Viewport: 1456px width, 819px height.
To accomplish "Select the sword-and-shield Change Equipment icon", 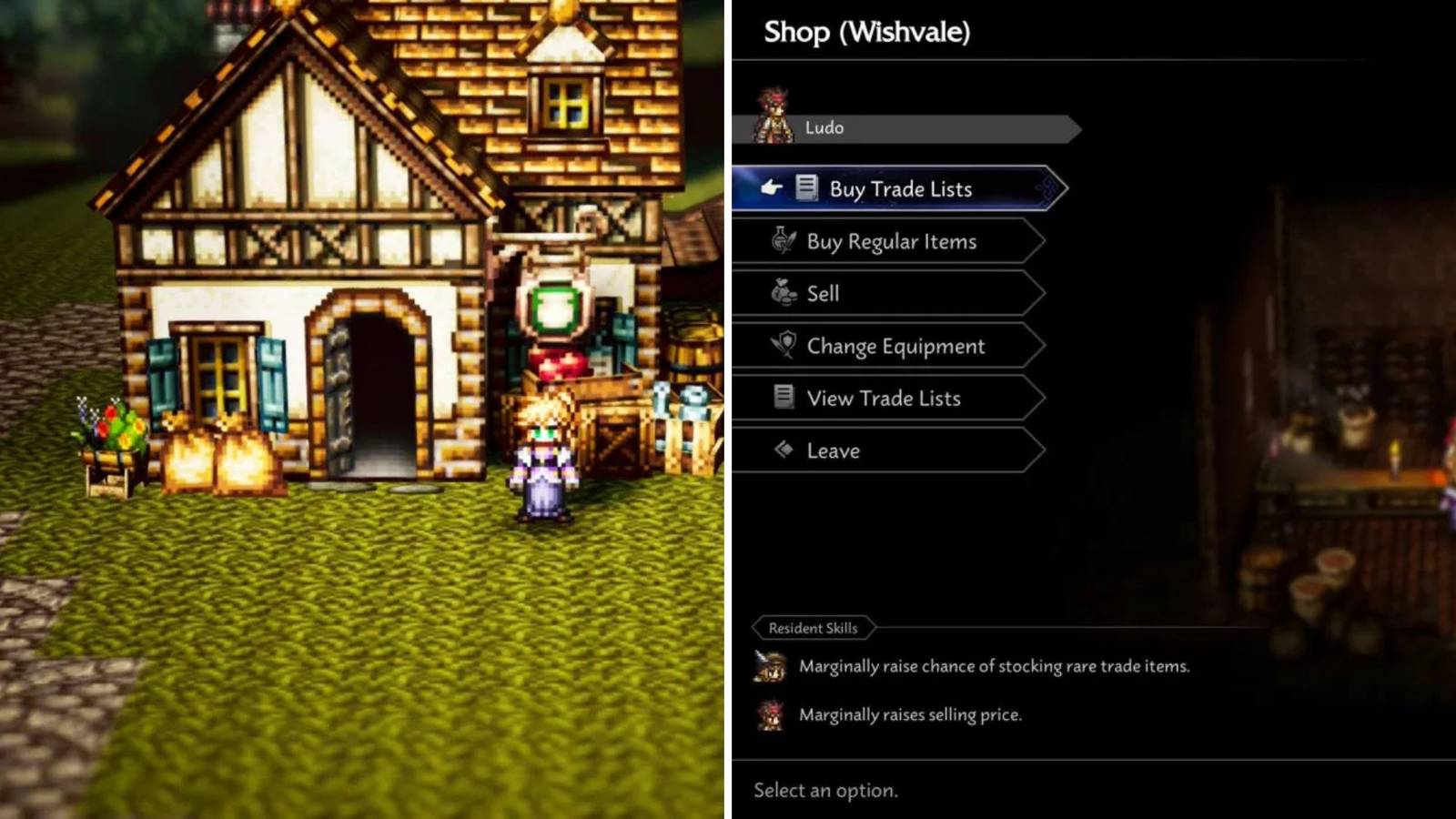I will coord(782,346).
